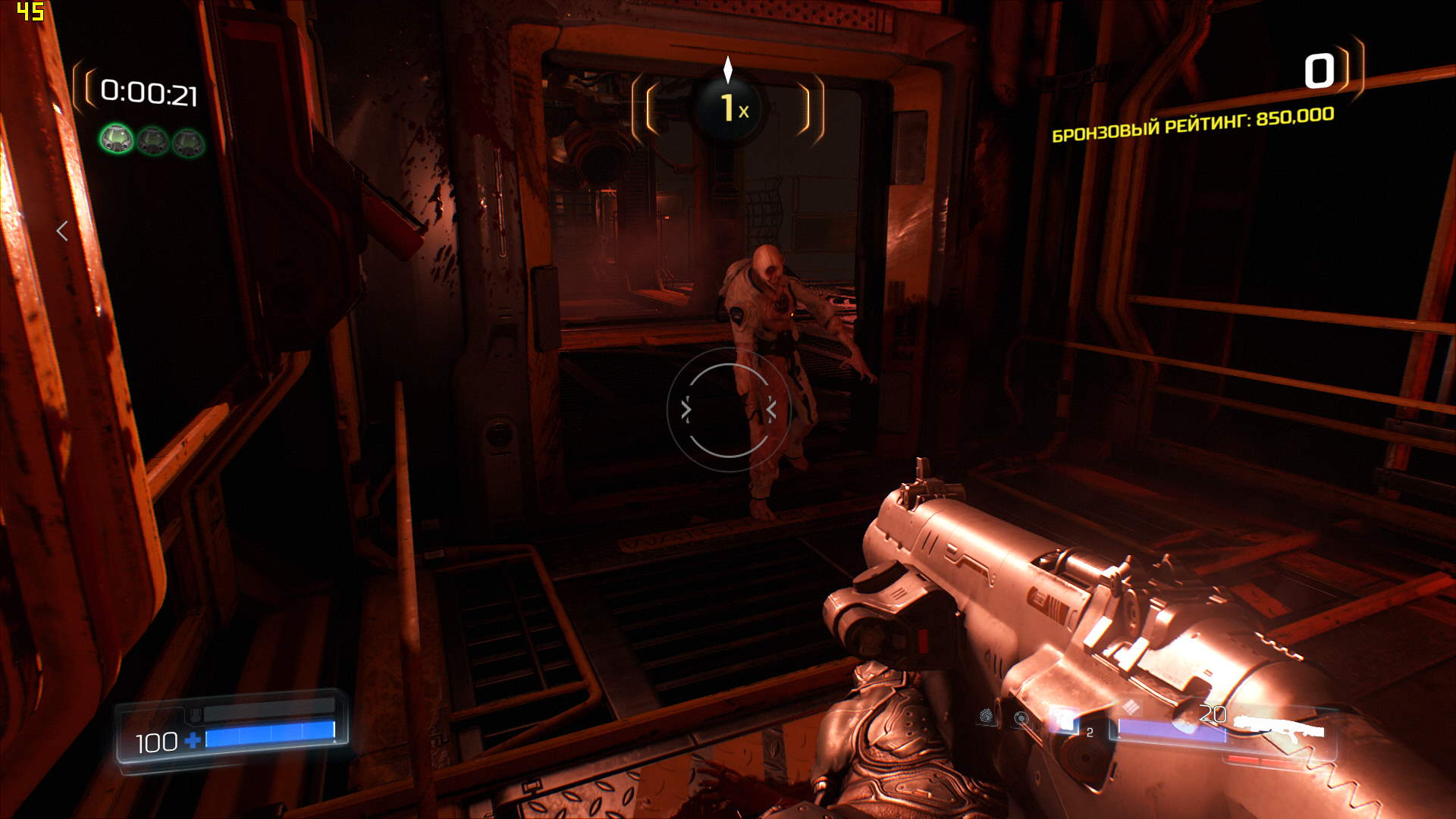Click the bronze rating 850,000 objective text

pos(1193,125)
